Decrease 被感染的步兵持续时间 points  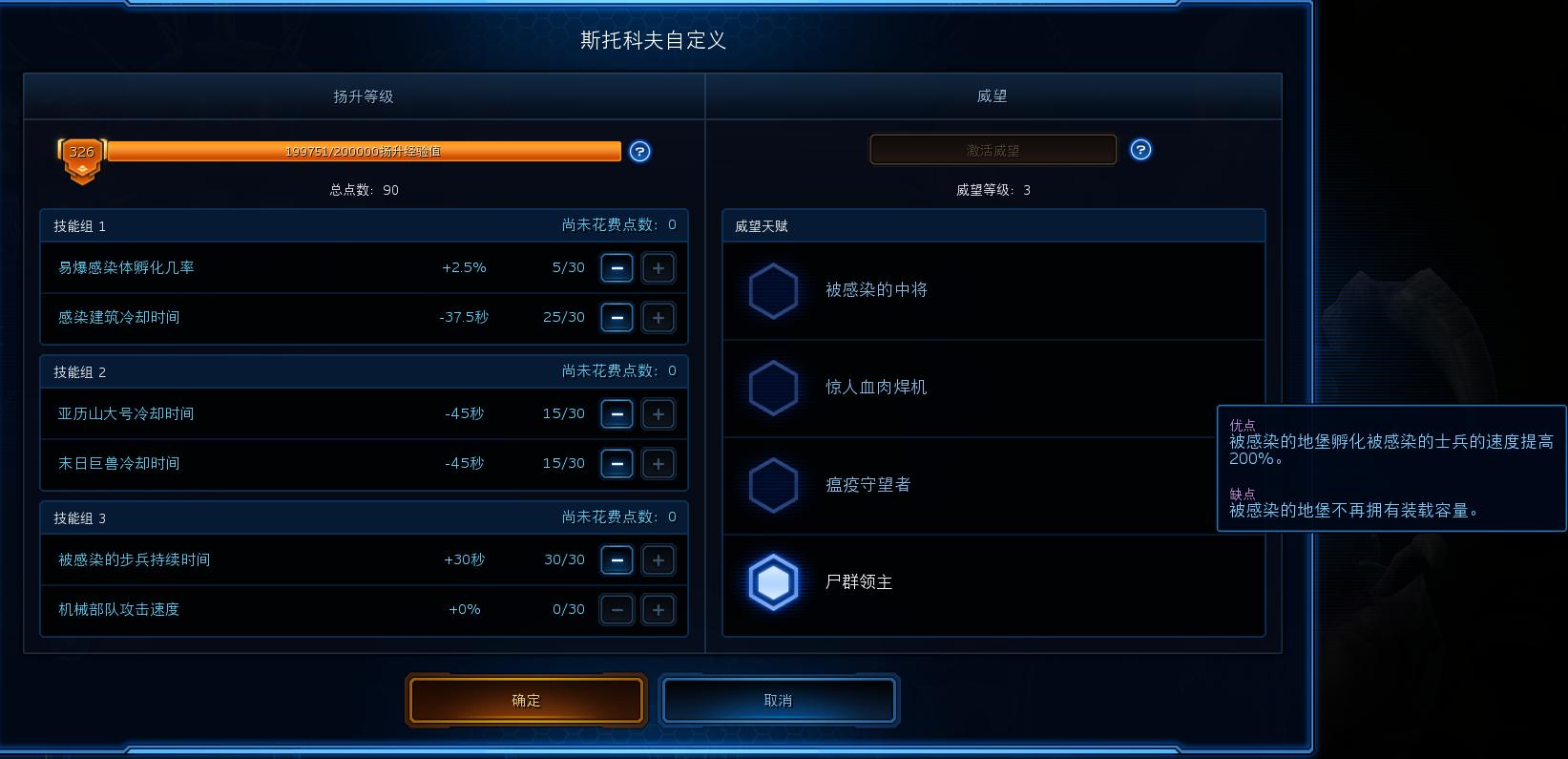coord(617,559)
